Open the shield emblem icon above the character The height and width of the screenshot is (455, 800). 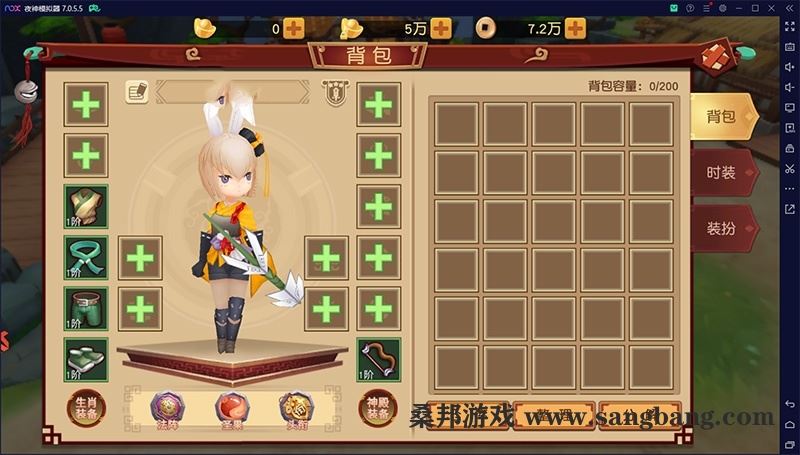(x=334, y=92)
